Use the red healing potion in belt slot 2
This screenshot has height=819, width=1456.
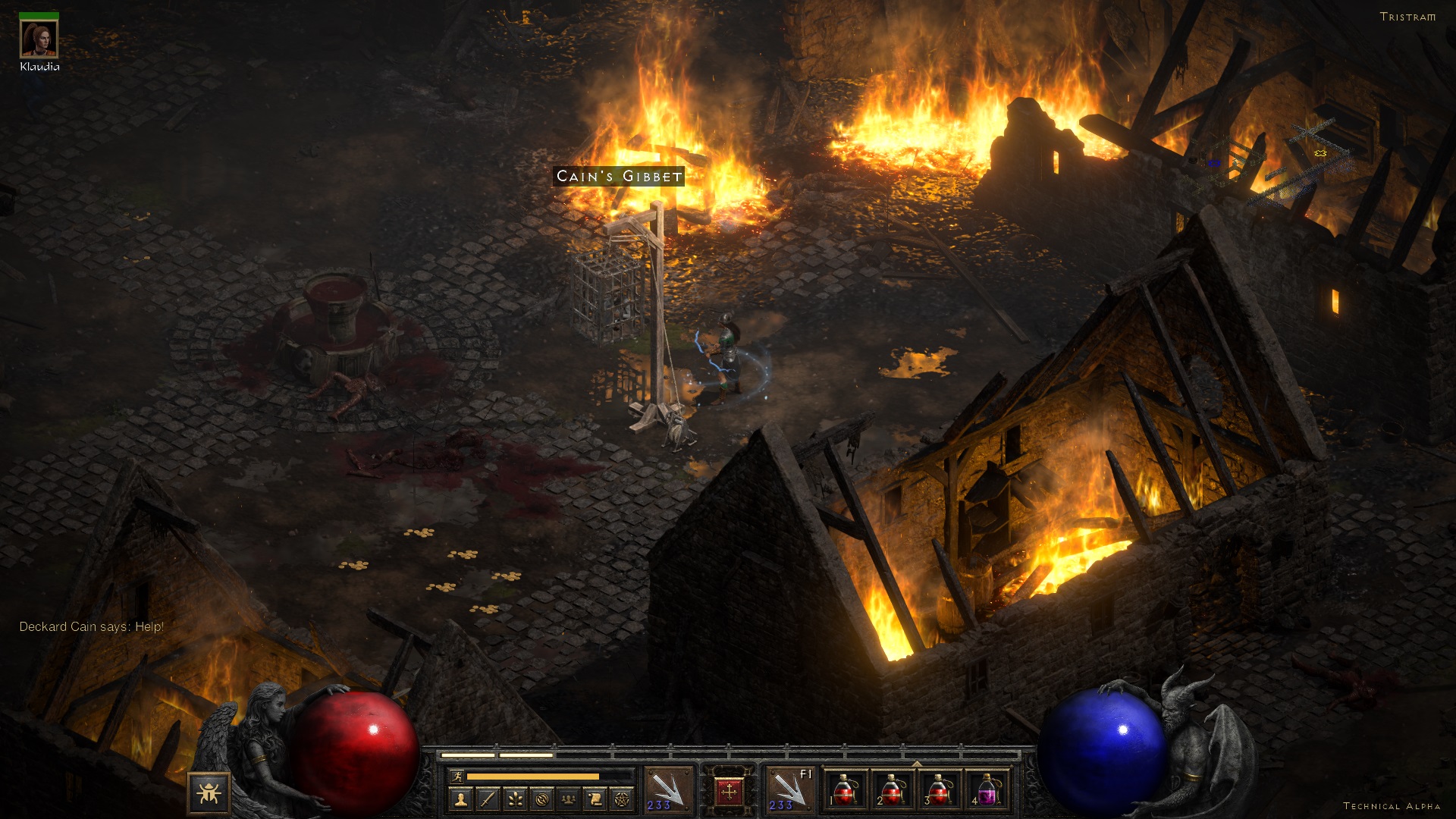coord(893,790)
